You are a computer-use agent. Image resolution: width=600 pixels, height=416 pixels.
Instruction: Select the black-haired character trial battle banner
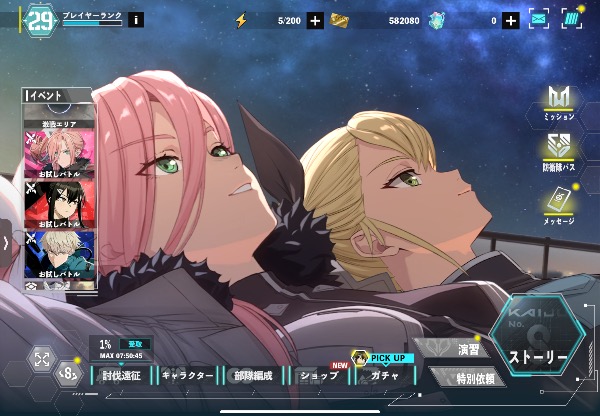(61, 203)
